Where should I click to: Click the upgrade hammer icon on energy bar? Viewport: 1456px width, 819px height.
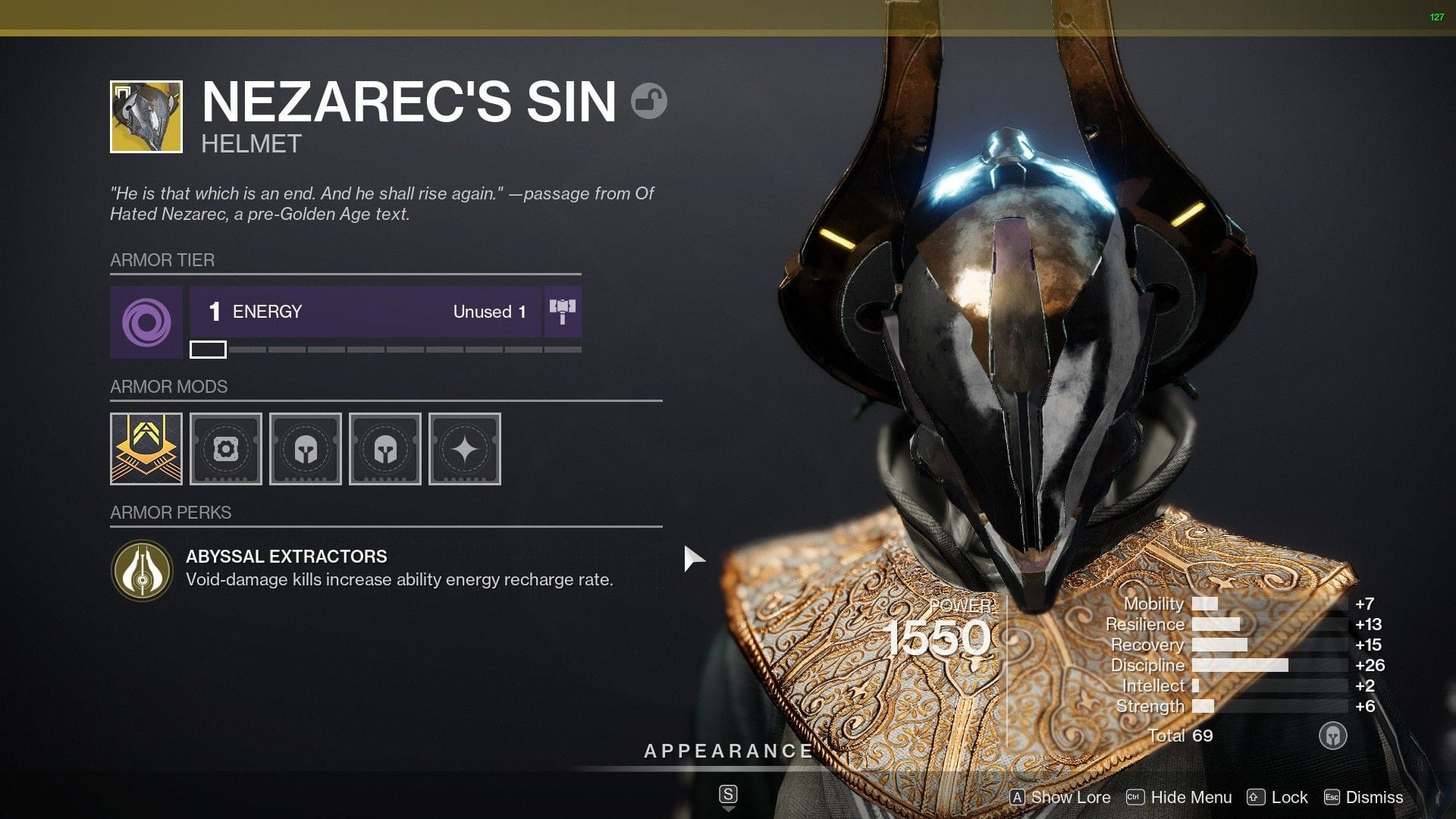(x=562, y=312)
